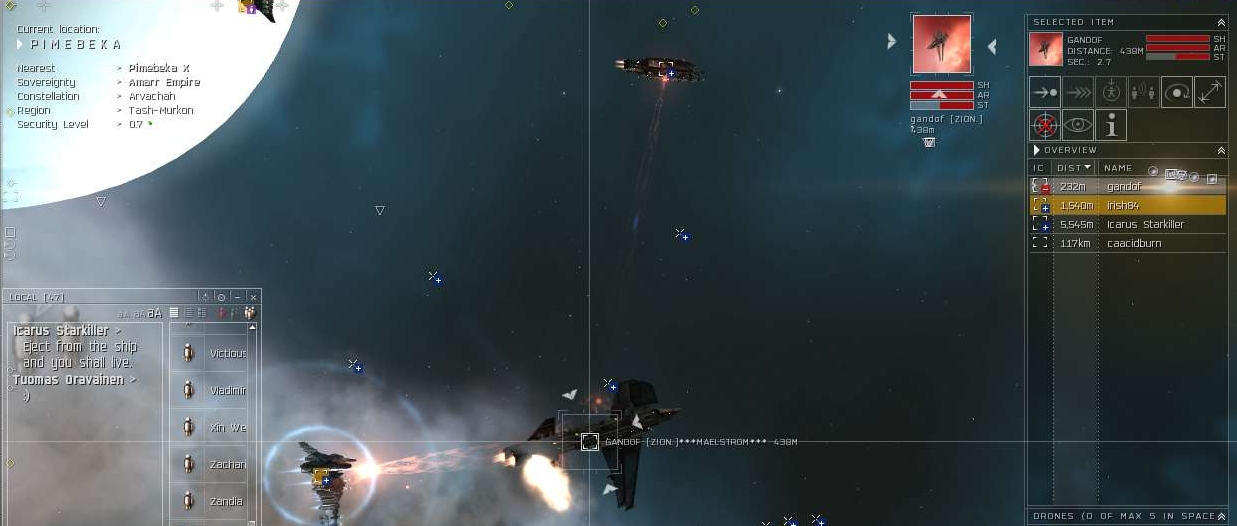This screenshot has width=1237, height=526.
Task: Show info for the selected ship
Action: [1111, 125]
